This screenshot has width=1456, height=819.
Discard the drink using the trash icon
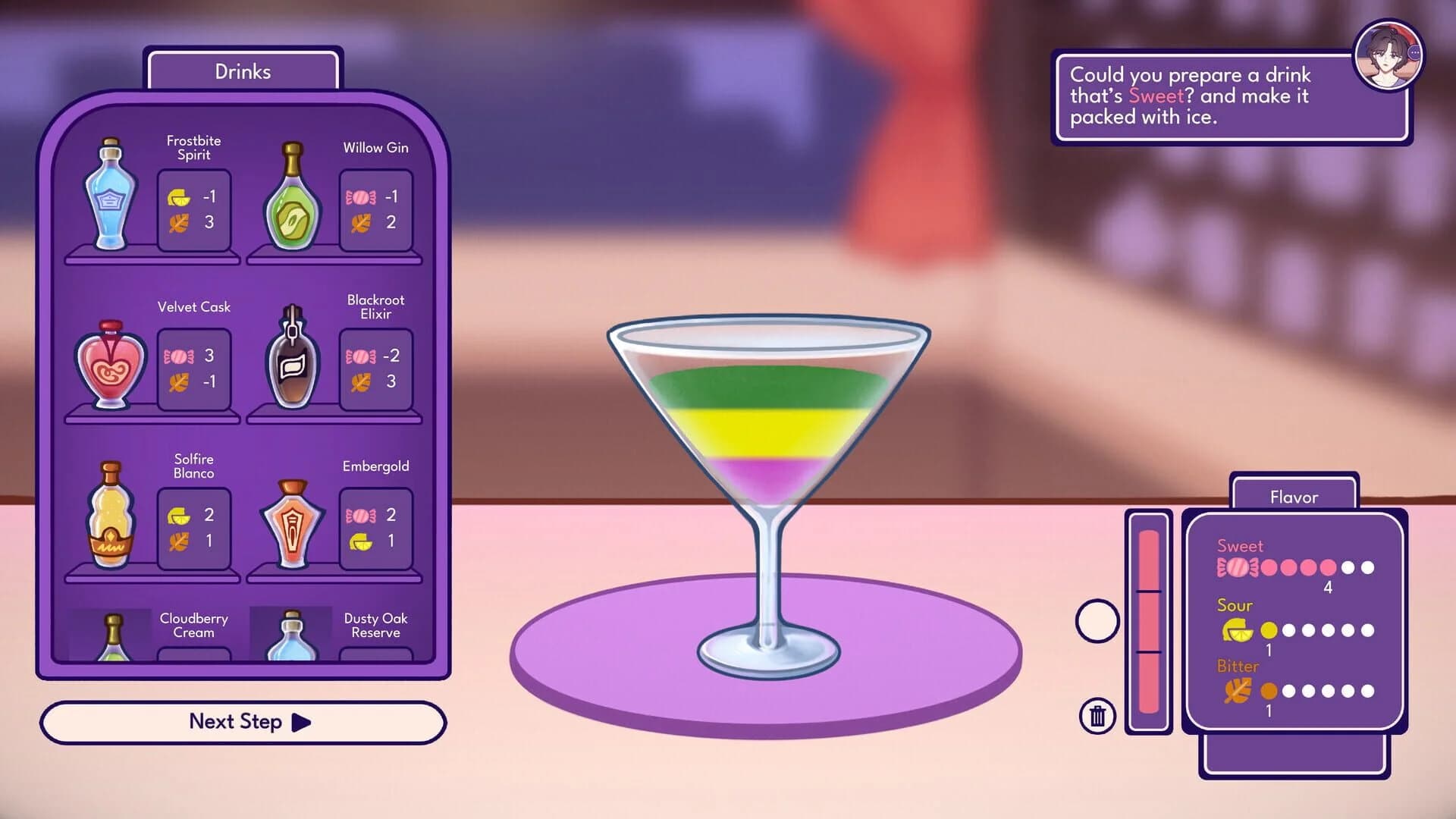click(1097, 714)
